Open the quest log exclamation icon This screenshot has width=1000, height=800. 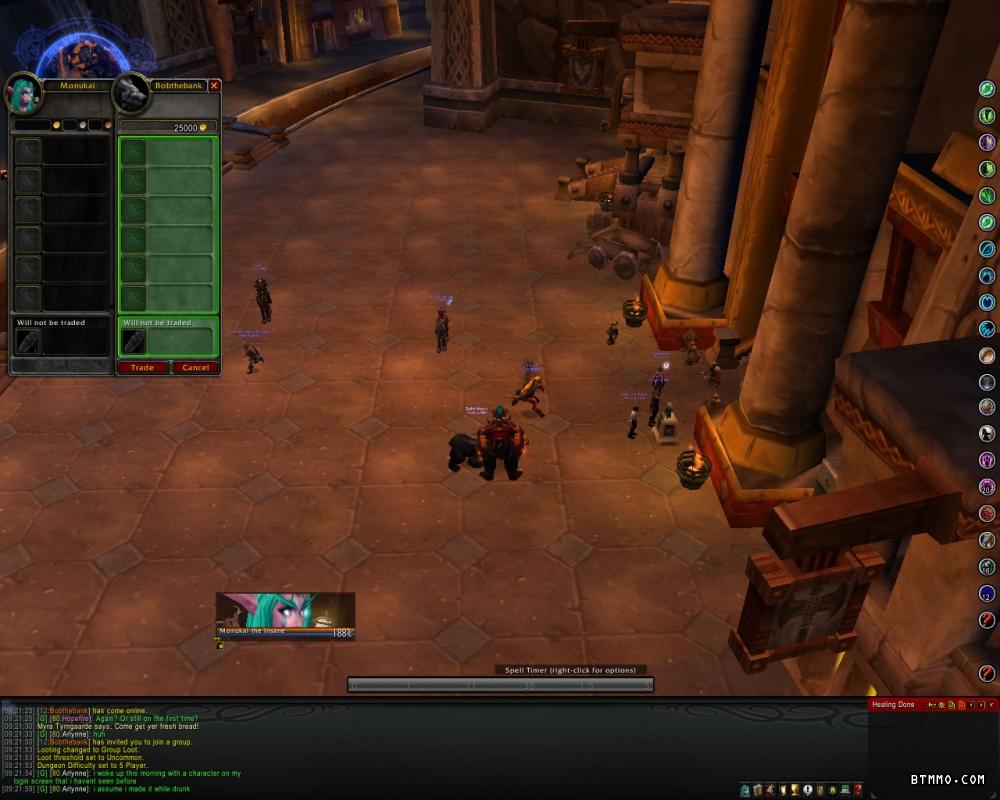[807, 790]
